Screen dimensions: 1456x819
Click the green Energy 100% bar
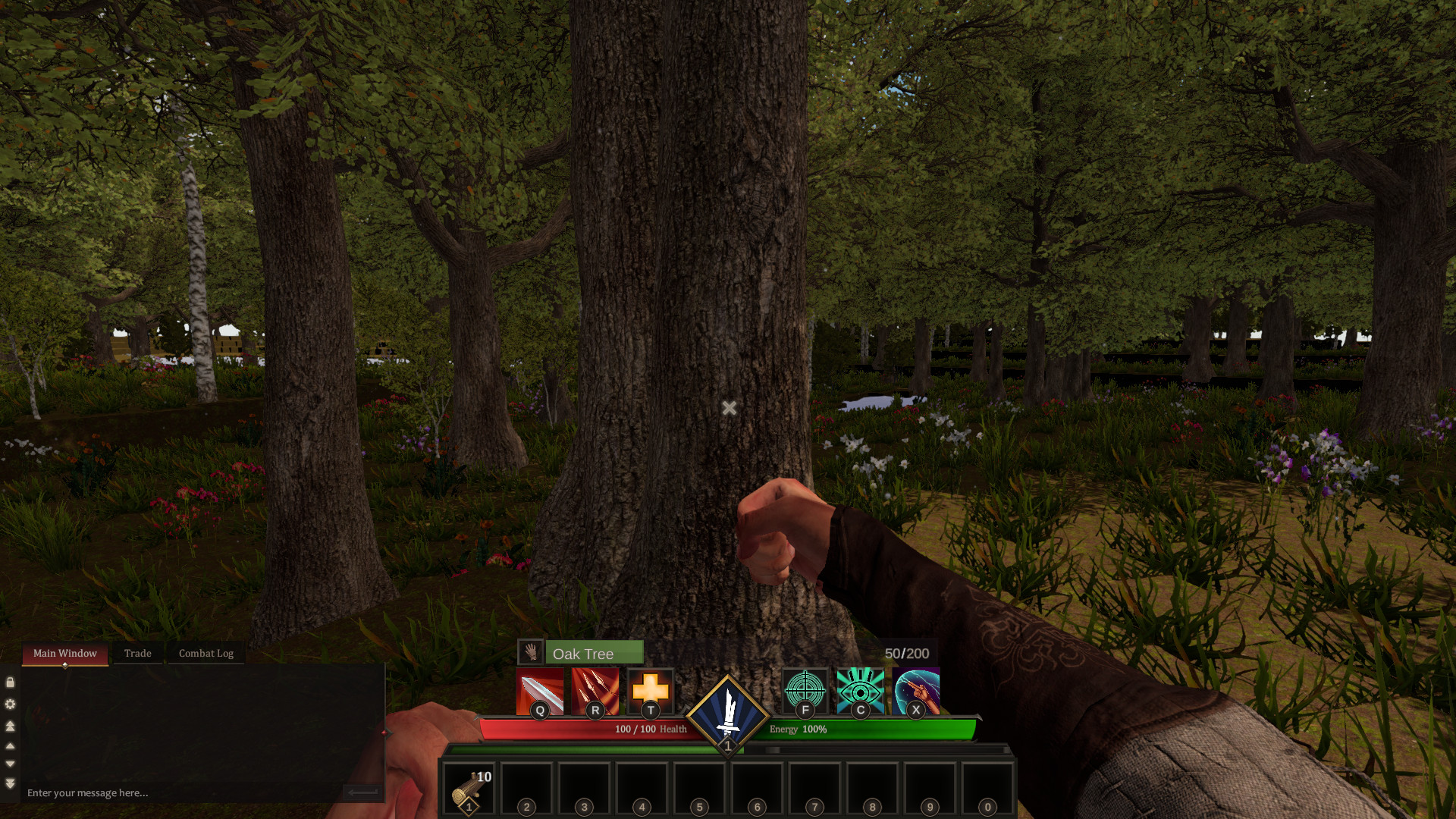click(x=872, y=728)
